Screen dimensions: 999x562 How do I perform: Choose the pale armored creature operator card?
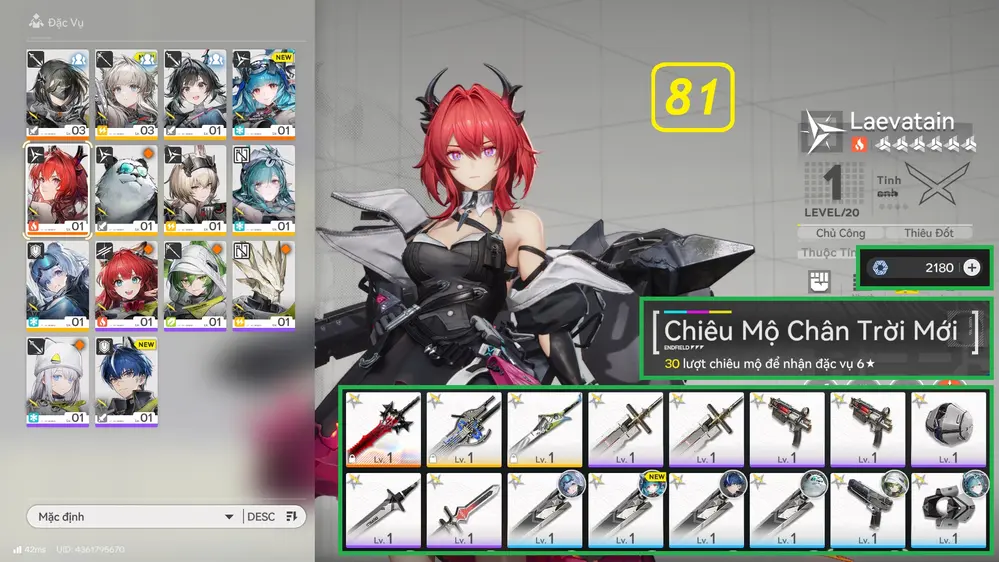(x=264, y=286)
